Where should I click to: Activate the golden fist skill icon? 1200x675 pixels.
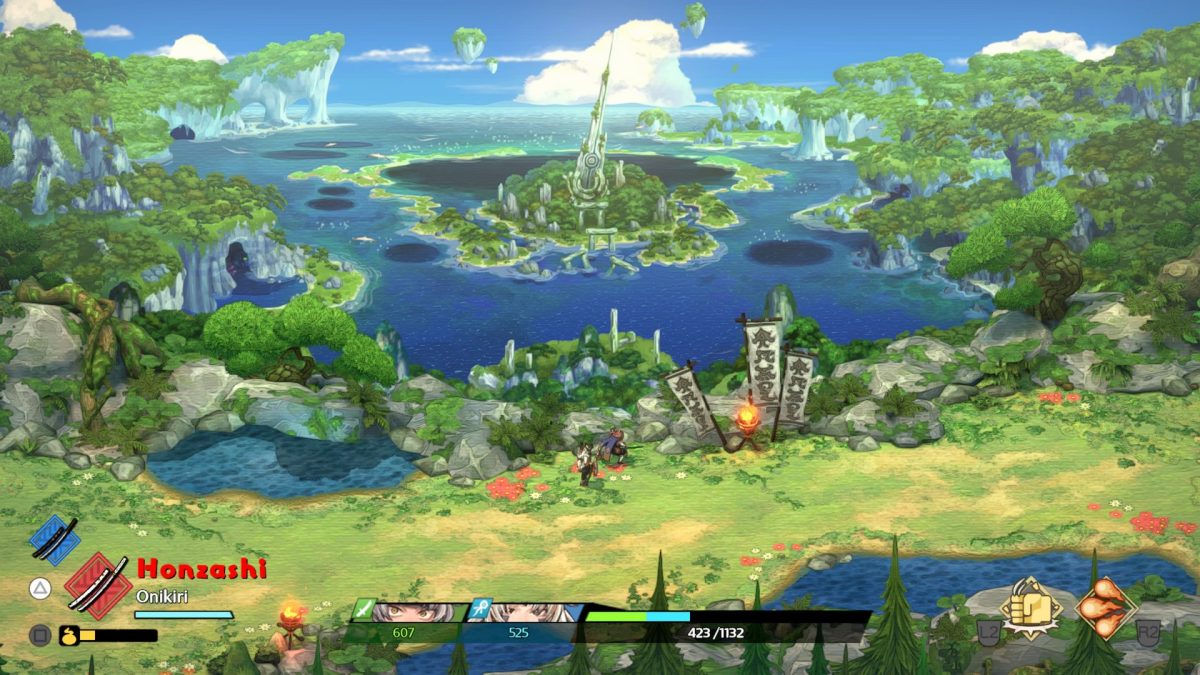pos(1031,607)
